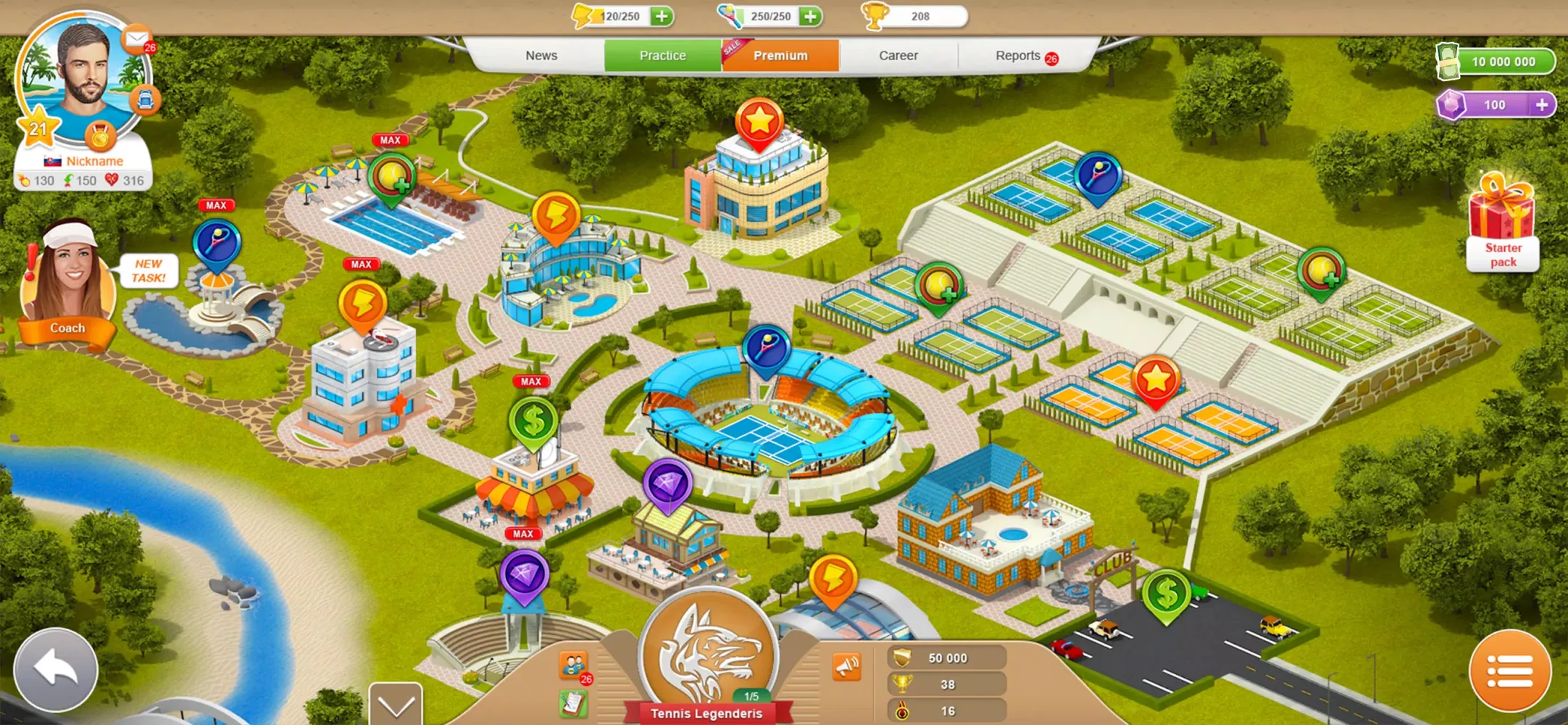Viewport: 1568px width, 725px height.
Task: Select the Career tab
Action: pyautogui.click(x=898, y=56)
